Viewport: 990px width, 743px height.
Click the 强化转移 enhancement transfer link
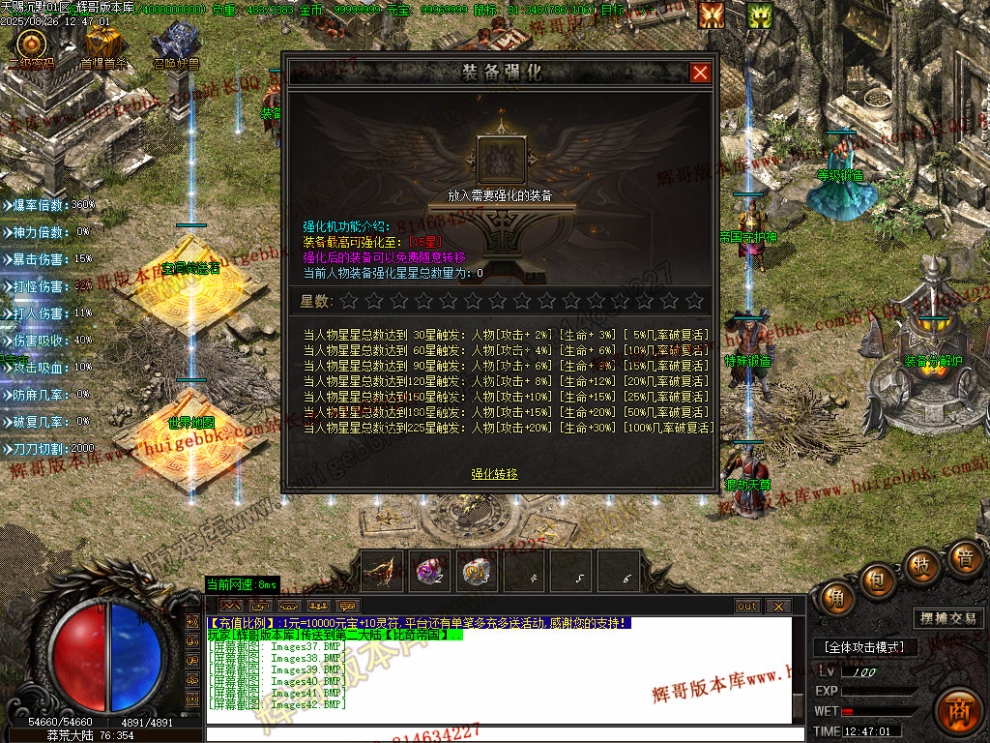tap(495, 474)
